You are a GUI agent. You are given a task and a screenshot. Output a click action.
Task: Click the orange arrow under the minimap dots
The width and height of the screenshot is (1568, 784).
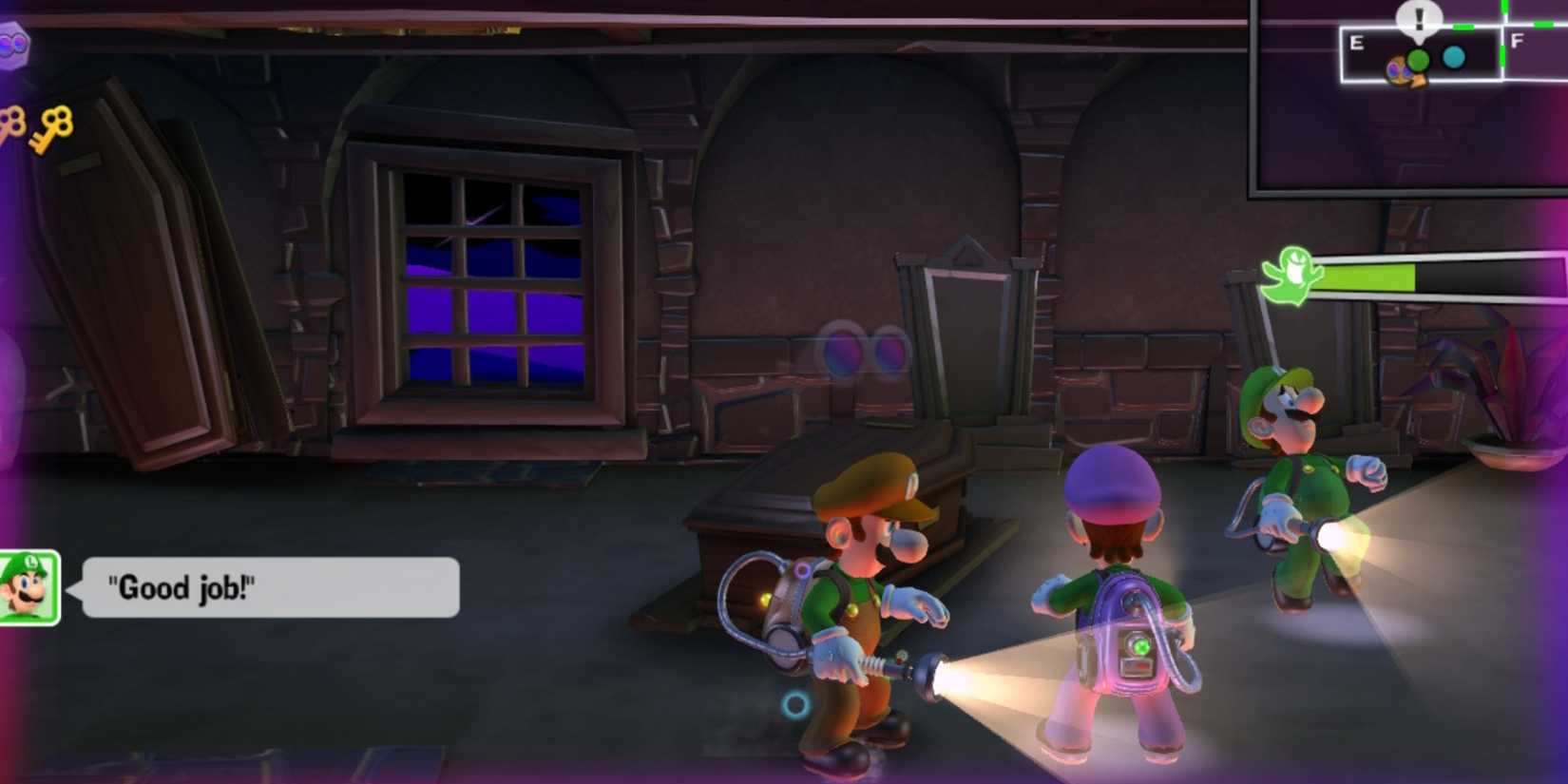tap(1420, 81)
